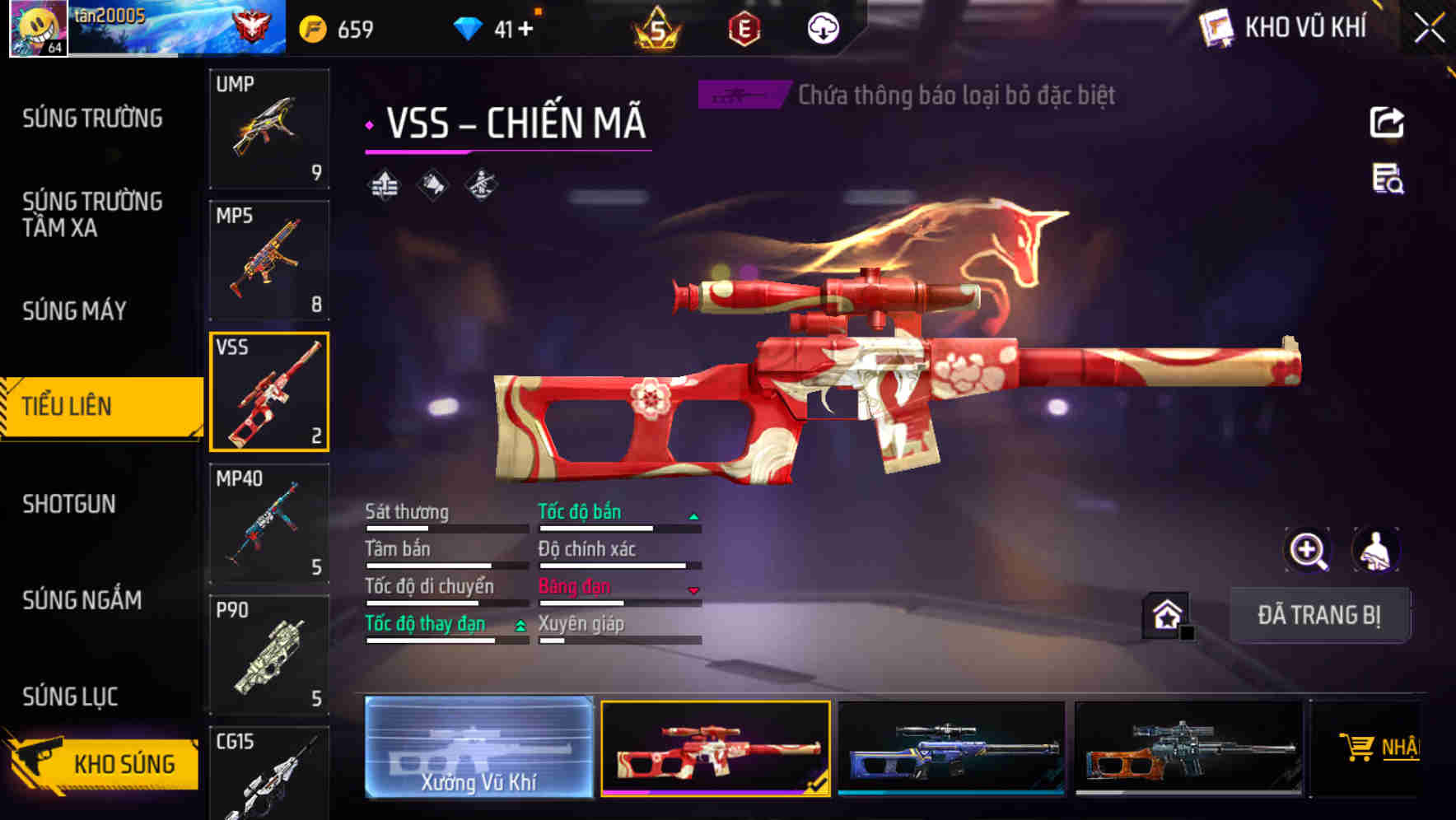
Task: Open the SÚNG LỤC category
Action: click(x=70, y=697)
